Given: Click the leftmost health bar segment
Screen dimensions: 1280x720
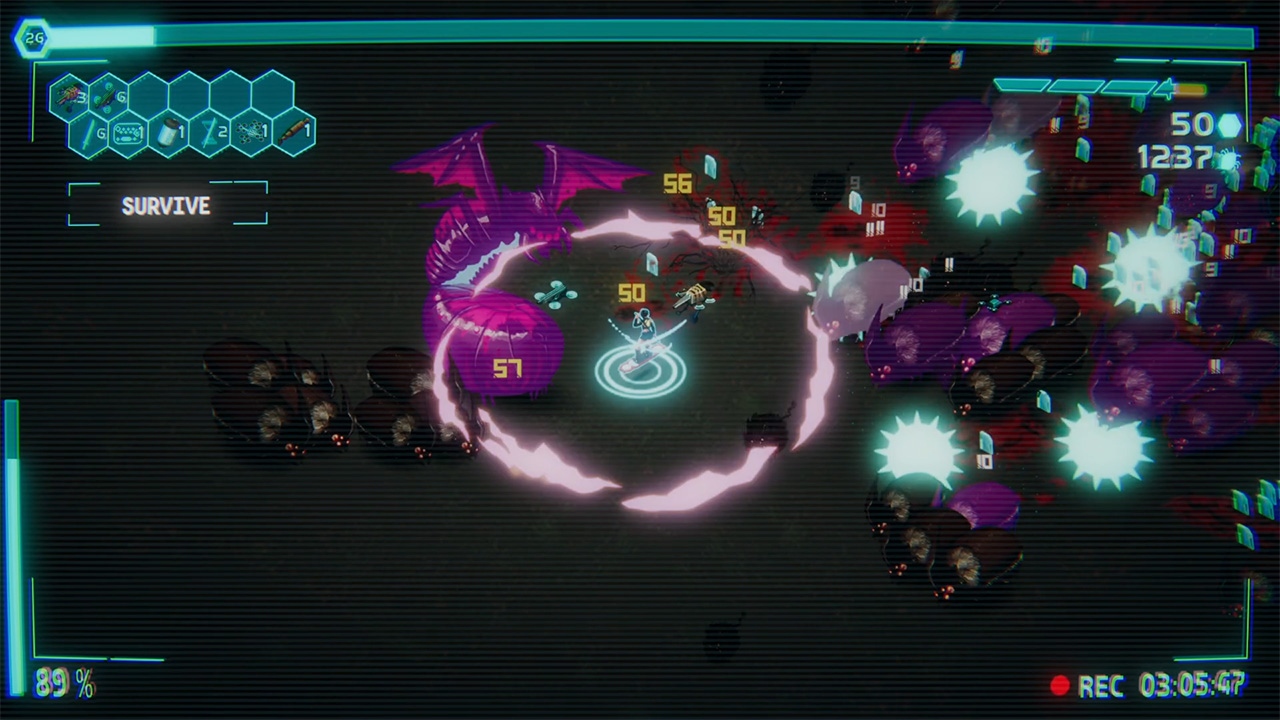Looking at the screenshot, I should 1022,87.
